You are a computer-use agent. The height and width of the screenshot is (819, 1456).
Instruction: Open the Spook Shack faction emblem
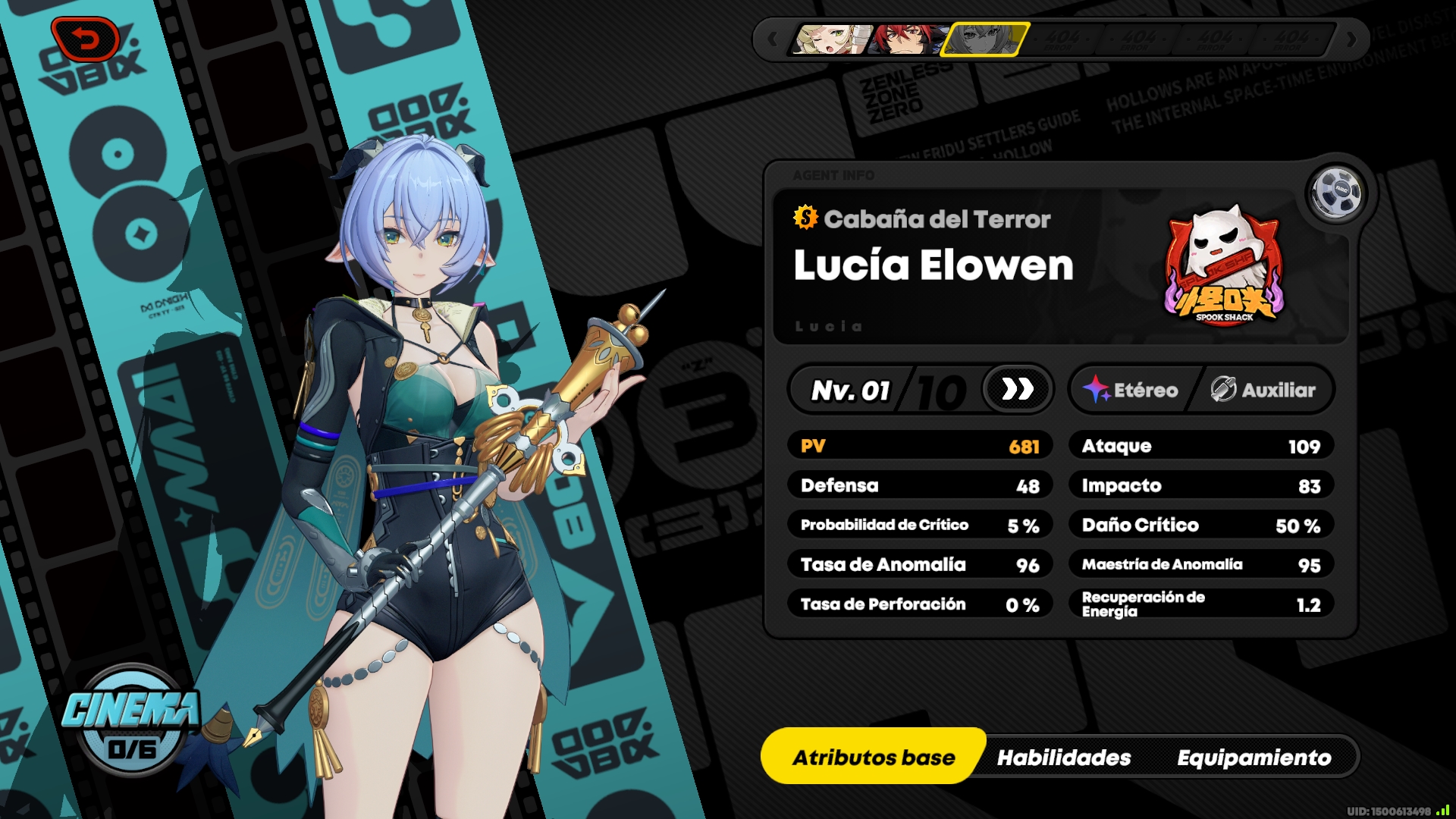(1222, 267)
